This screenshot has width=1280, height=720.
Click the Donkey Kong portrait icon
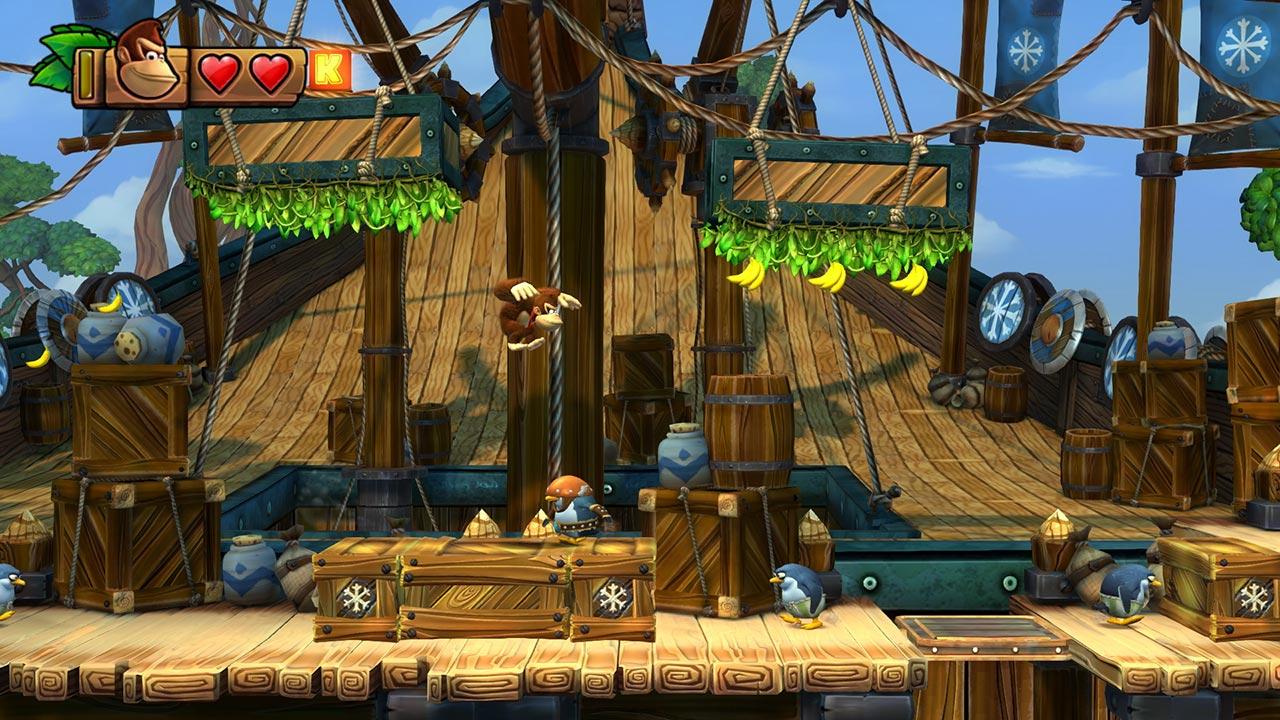pyautogui.click(x=146, y=64)
